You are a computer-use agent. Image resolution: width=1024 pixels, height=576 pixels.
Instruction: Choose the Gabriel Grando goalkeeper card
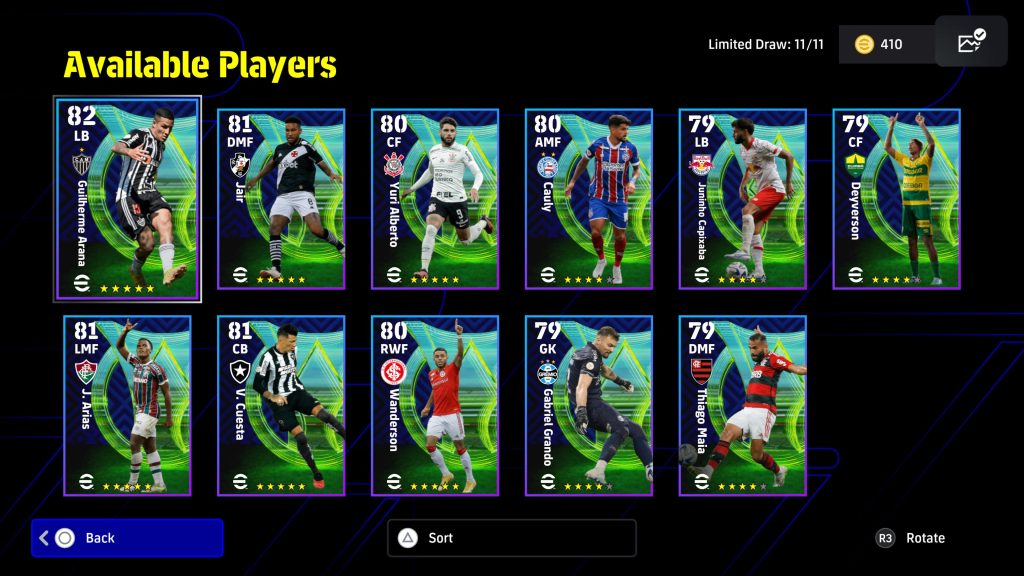click(589, 405)
